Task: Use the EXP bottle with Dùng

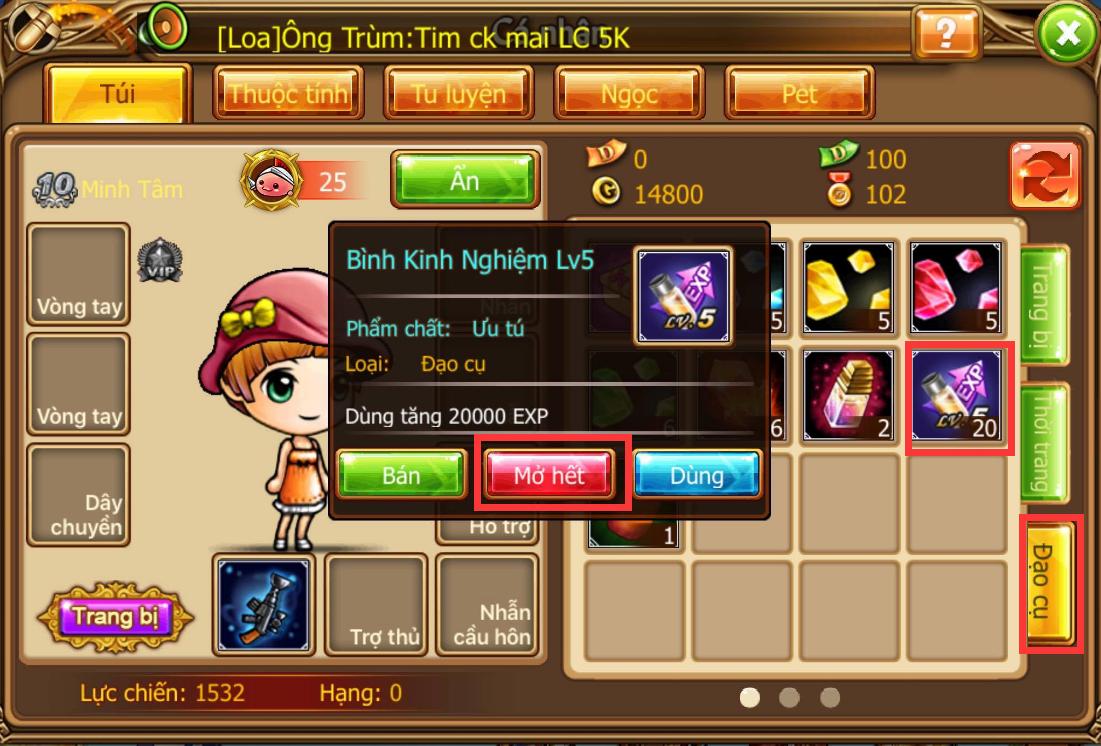Action: coord(697,475)
